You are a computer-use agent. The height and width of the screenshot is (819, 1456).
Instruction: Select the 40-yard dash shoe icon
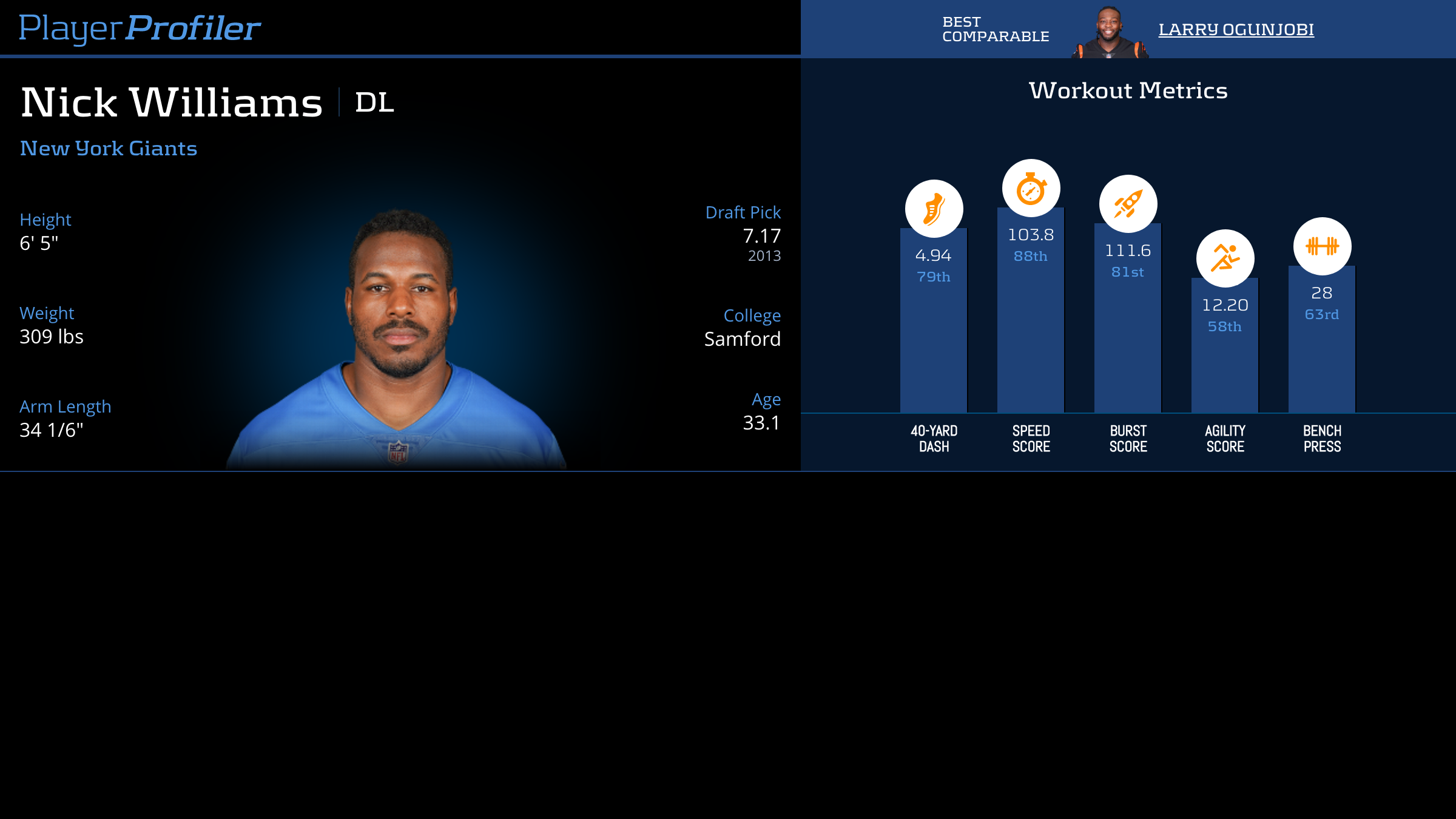pyautogui.click(x=934, y=209)
